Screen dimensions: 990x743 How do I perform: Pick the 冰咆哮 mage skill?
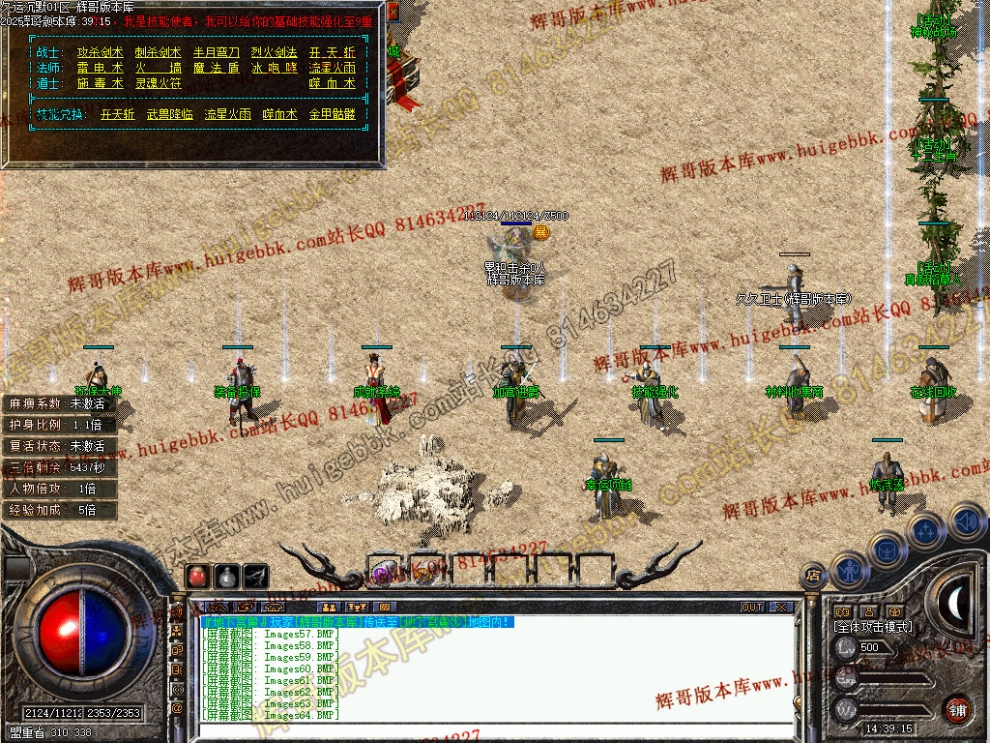[x=273, y=68]
